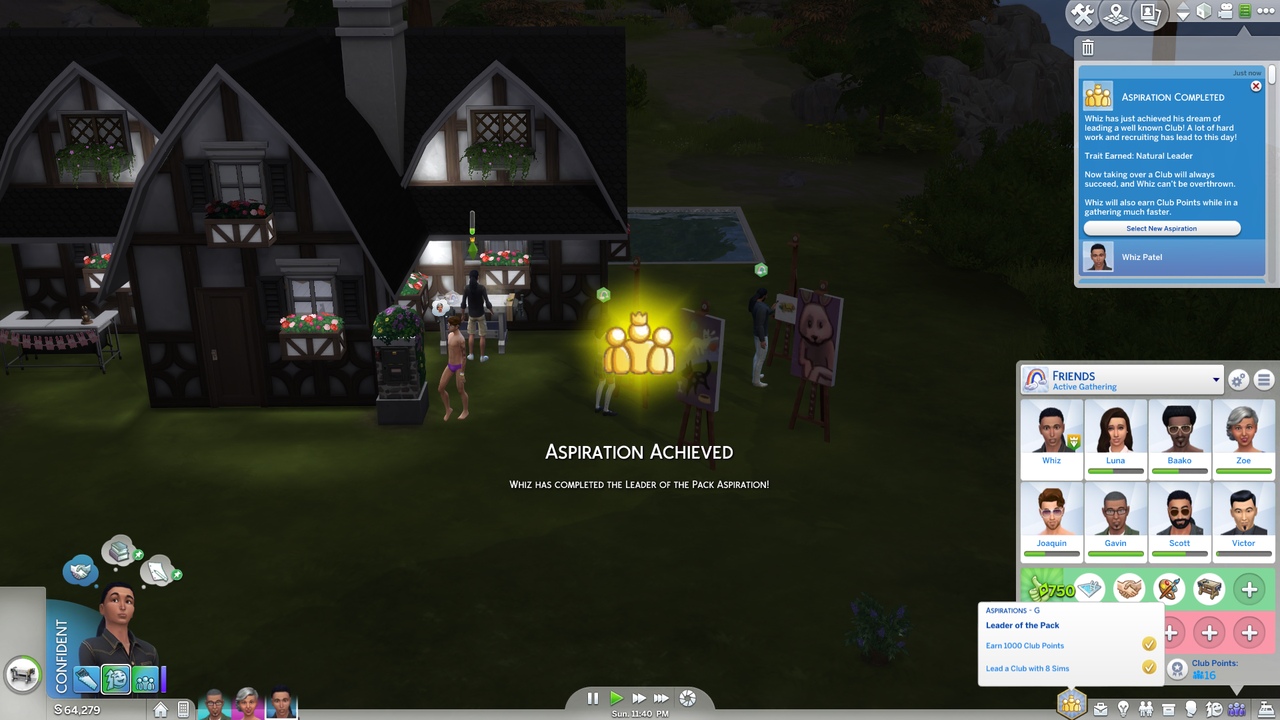The width and height of the screenshot is (1280, 720).
Task: Open the Gallery photos icon
Action: coord(1150,14)
